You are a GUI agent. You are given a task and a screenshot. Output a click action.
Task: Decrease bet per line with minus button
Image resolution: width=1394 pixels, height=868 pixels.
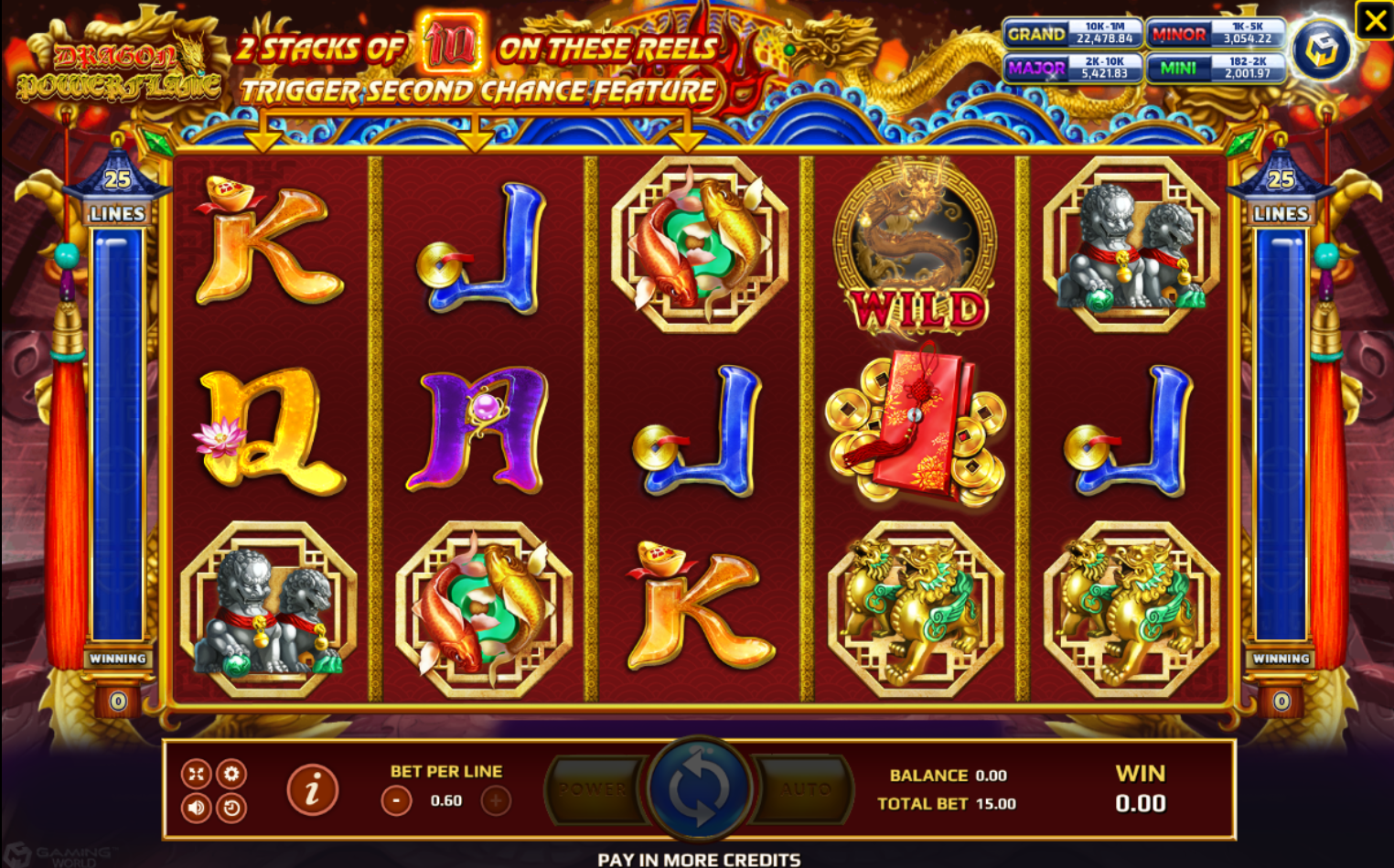pos(395,798)
